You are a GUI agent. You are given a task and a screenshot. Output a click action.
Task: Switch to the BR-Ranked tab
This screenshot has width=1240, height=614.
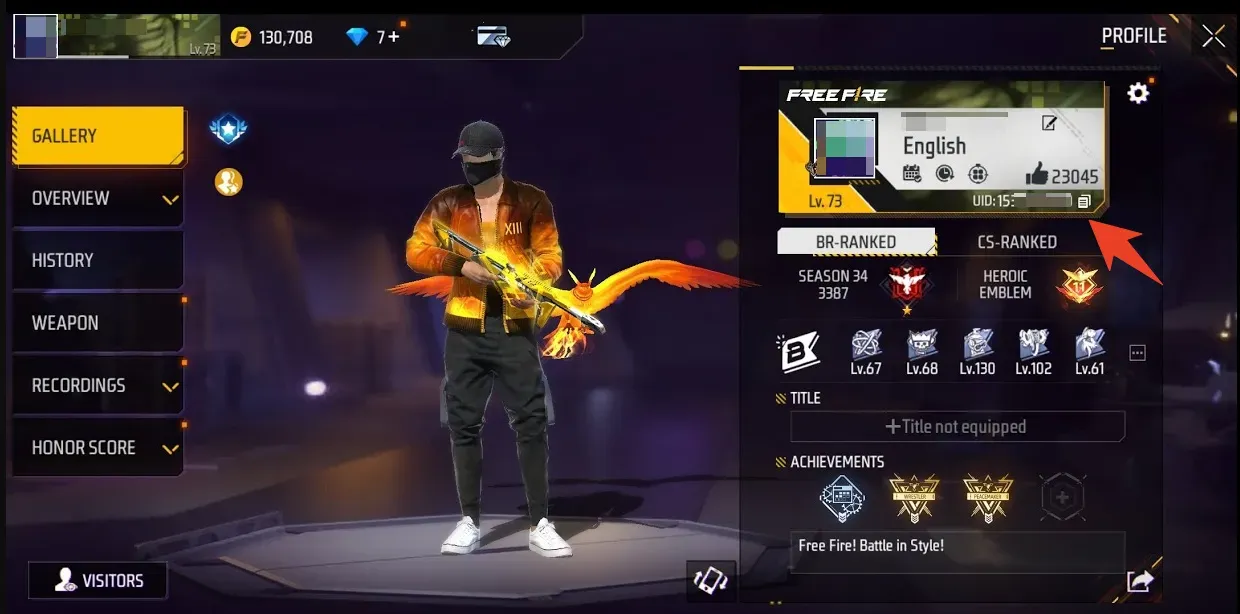[855, 242]
